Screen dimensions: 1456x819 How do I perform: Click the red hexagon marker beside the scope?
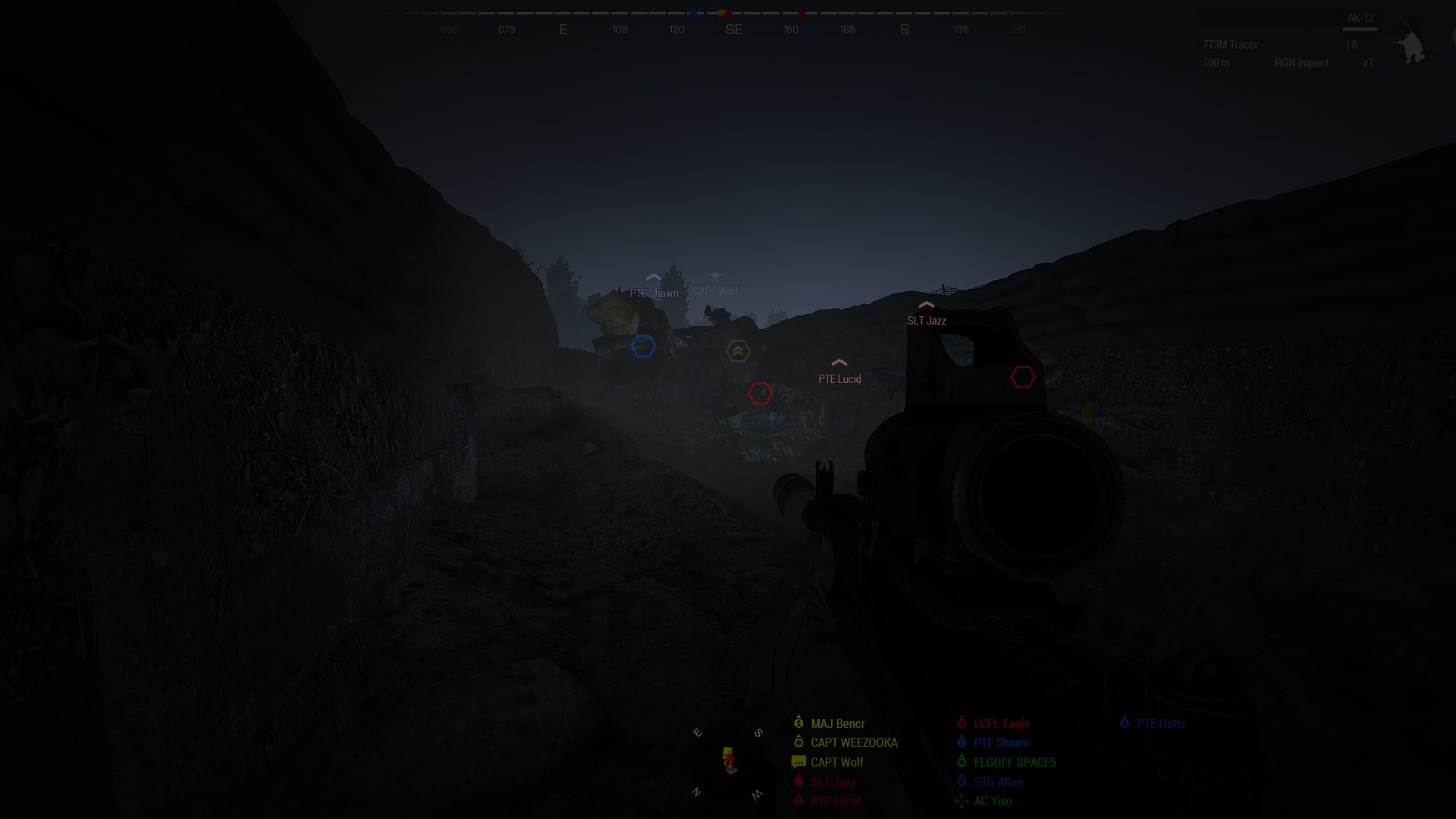[1023, 375]
